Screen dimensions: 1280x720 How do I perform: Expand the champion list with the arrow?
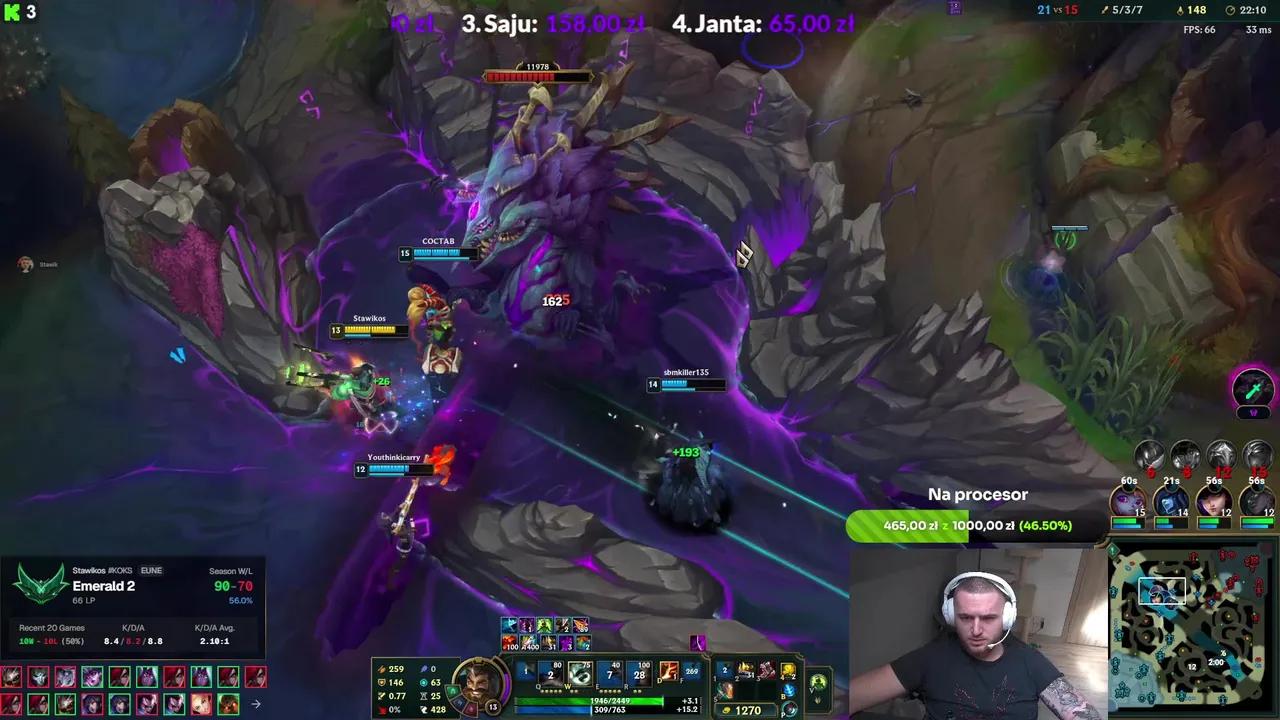257,703
